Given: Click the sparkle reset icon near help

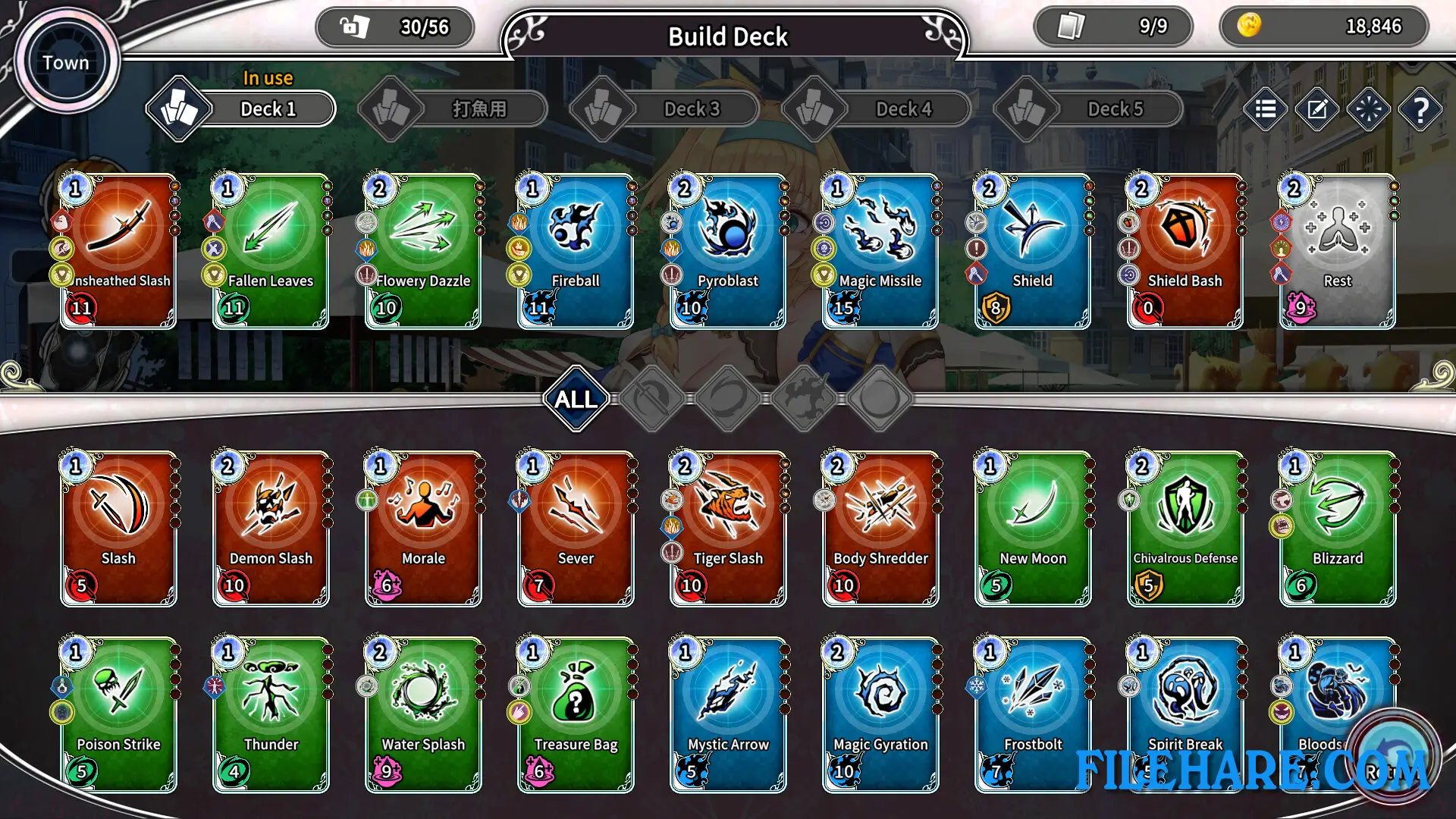Looking at the screenshot, I should [x=1369, y=110].
